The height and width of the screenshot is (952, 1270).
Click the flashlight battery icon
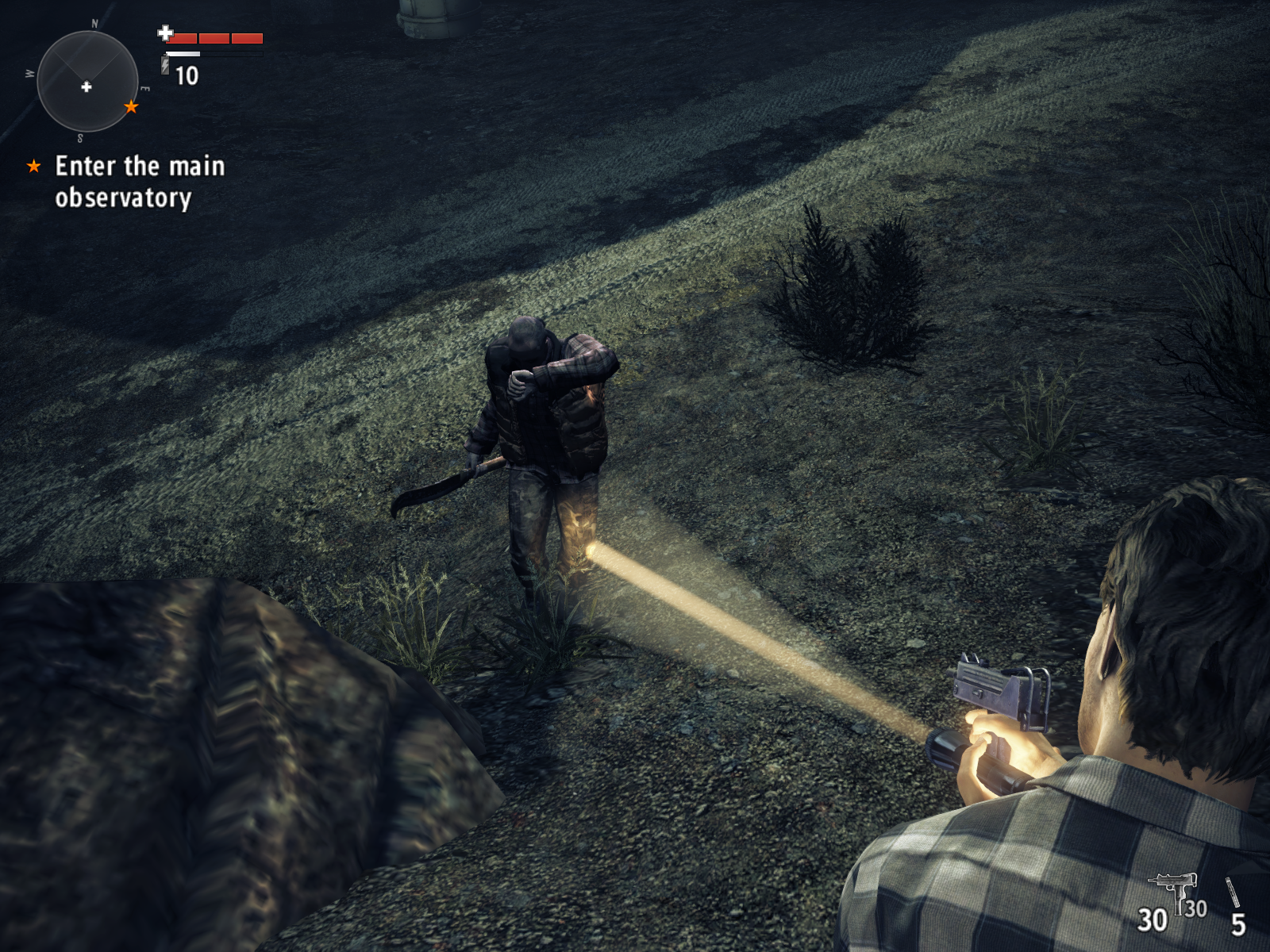[165, 65]
